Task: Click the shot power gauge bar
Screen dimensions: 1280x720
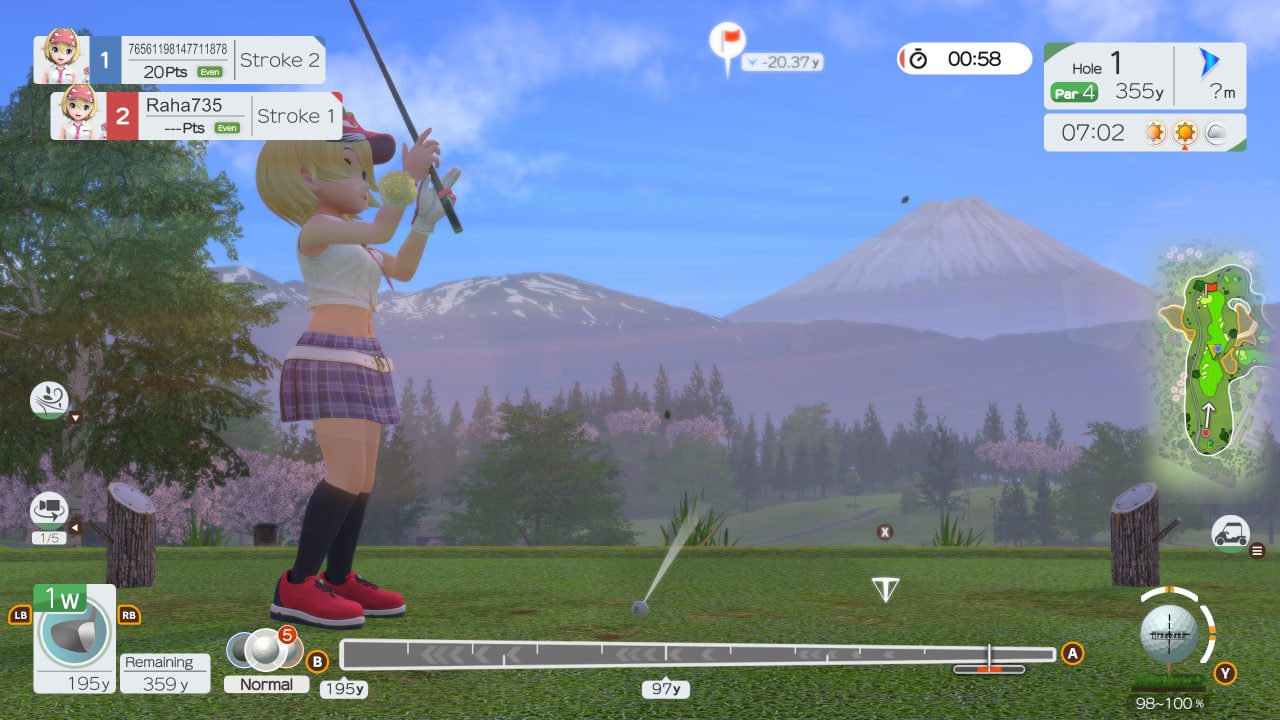Action: pyautogui.click(x=697, y=655)
